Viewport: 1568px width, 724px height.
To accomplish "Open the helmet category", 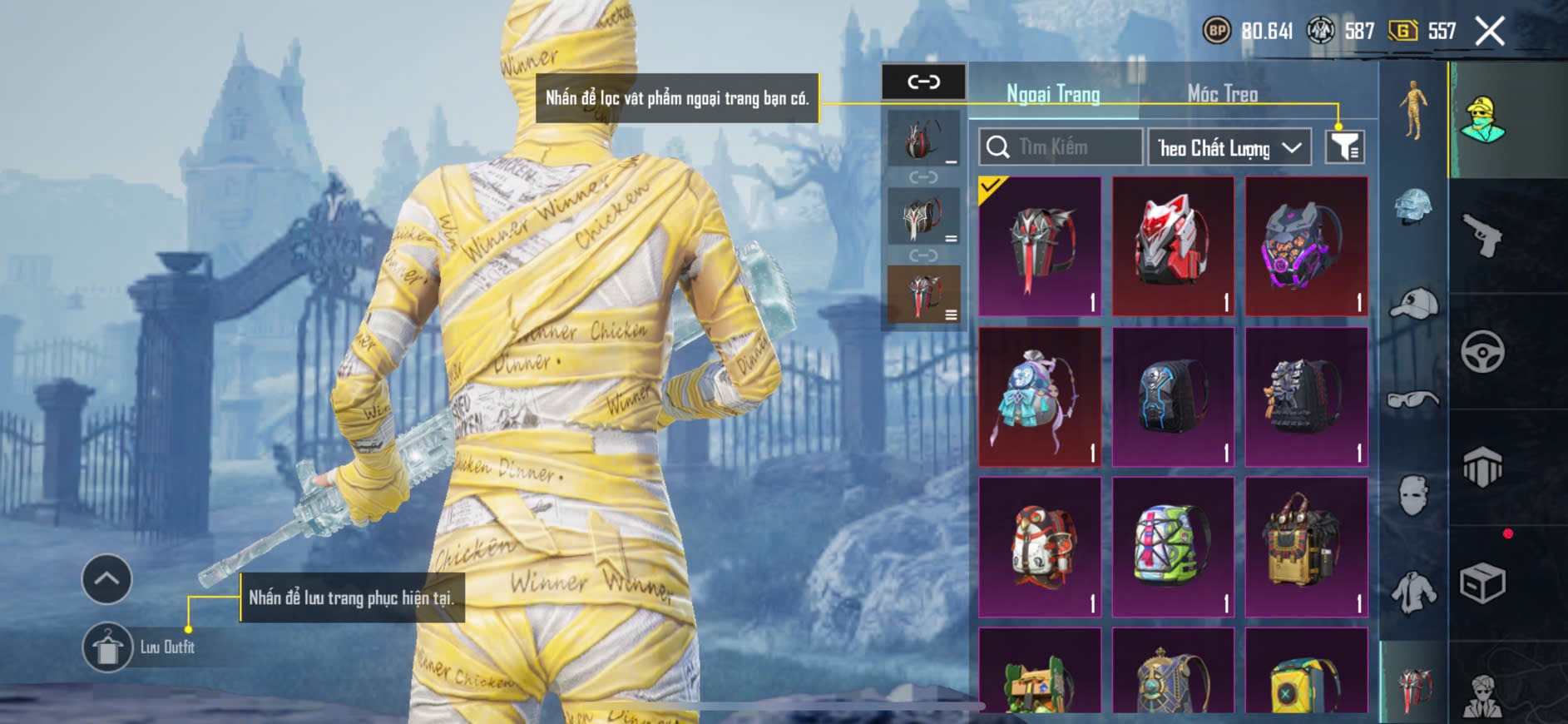I will 1413,207.
